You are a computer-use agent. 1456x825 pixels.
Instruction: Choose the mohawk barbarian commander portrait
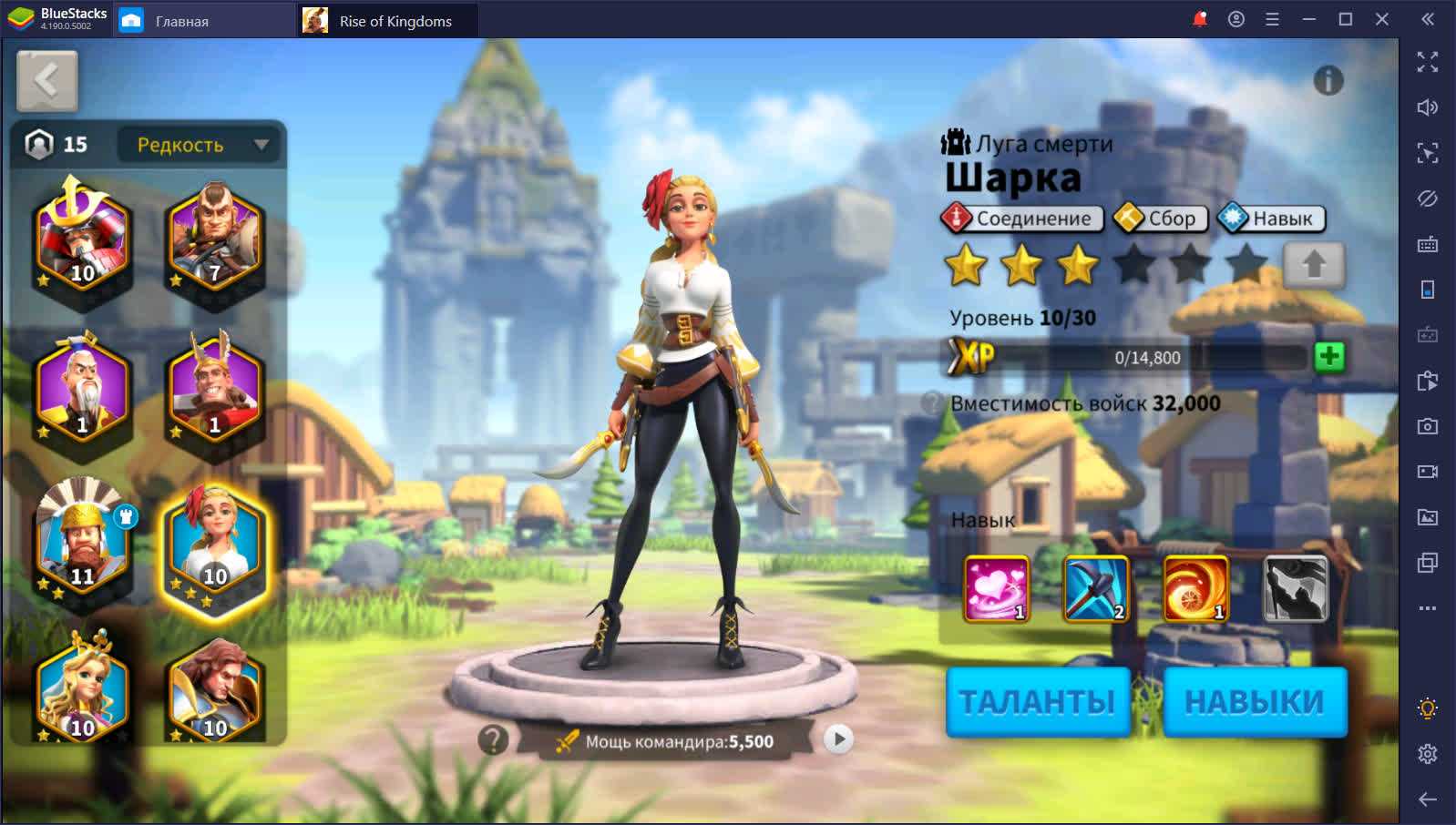click(214, 239)
